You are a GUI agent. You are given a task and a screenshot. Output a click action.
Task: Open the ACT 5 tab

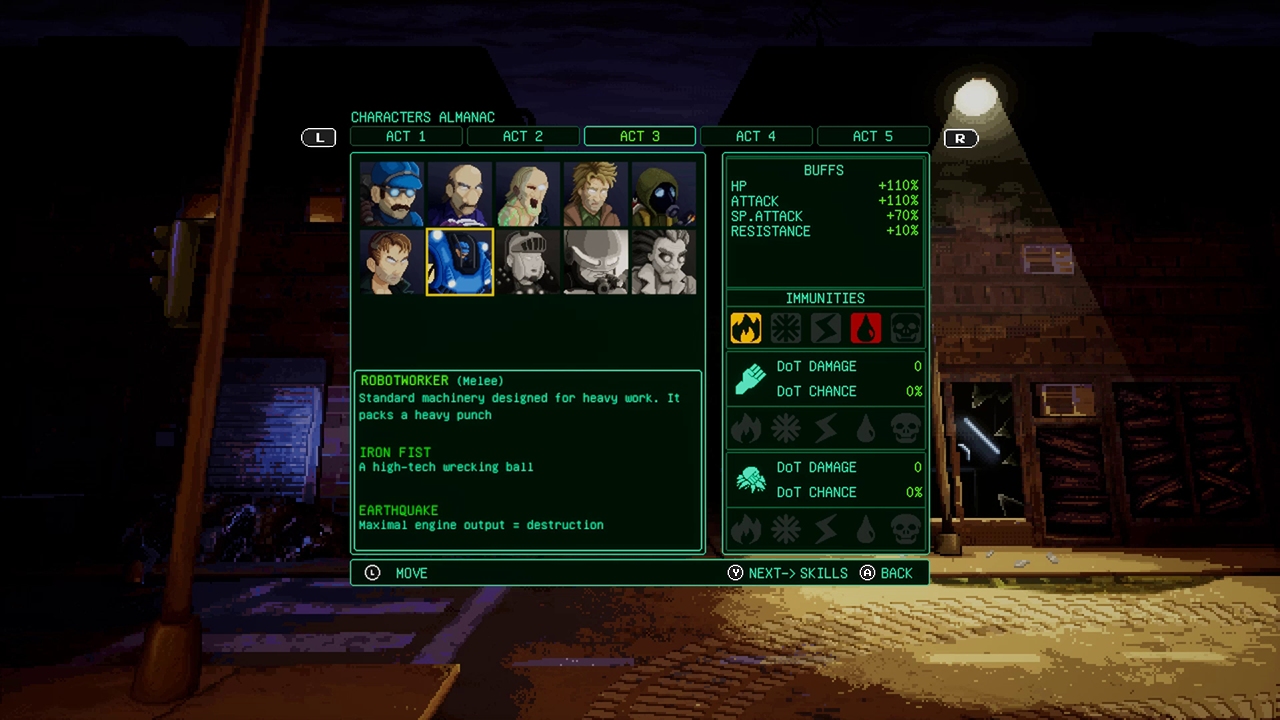873,136
